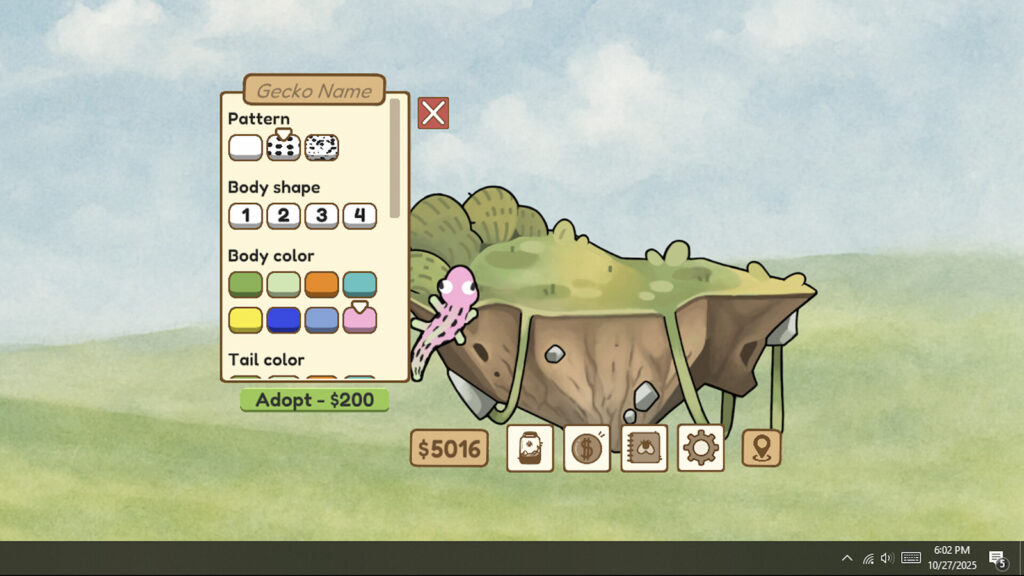Open the gear settings menu
The width and height of the screenshot is (1024, 576).
[700, 448]
